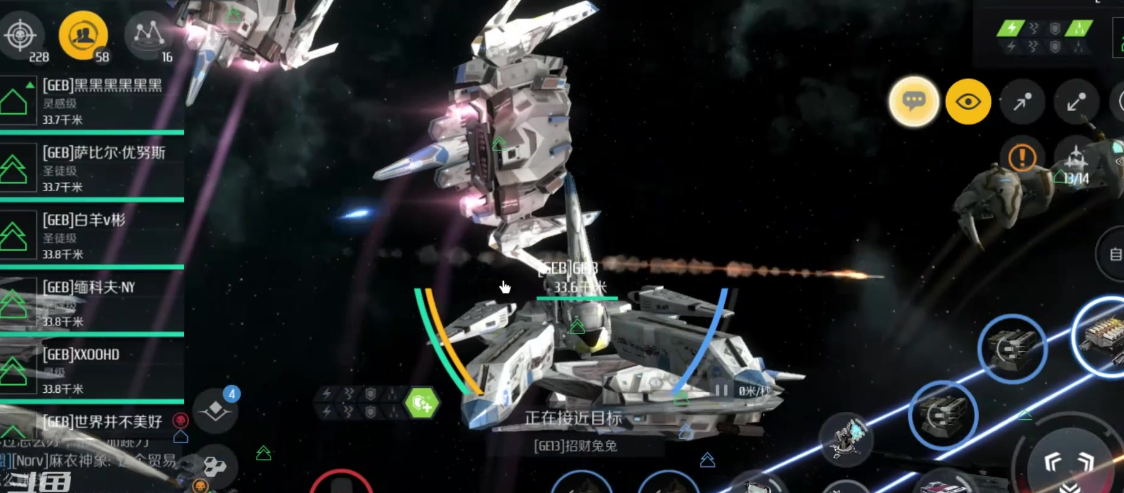
Task: Switch to the yellow fleet members tab
Action: coord(84,35)
